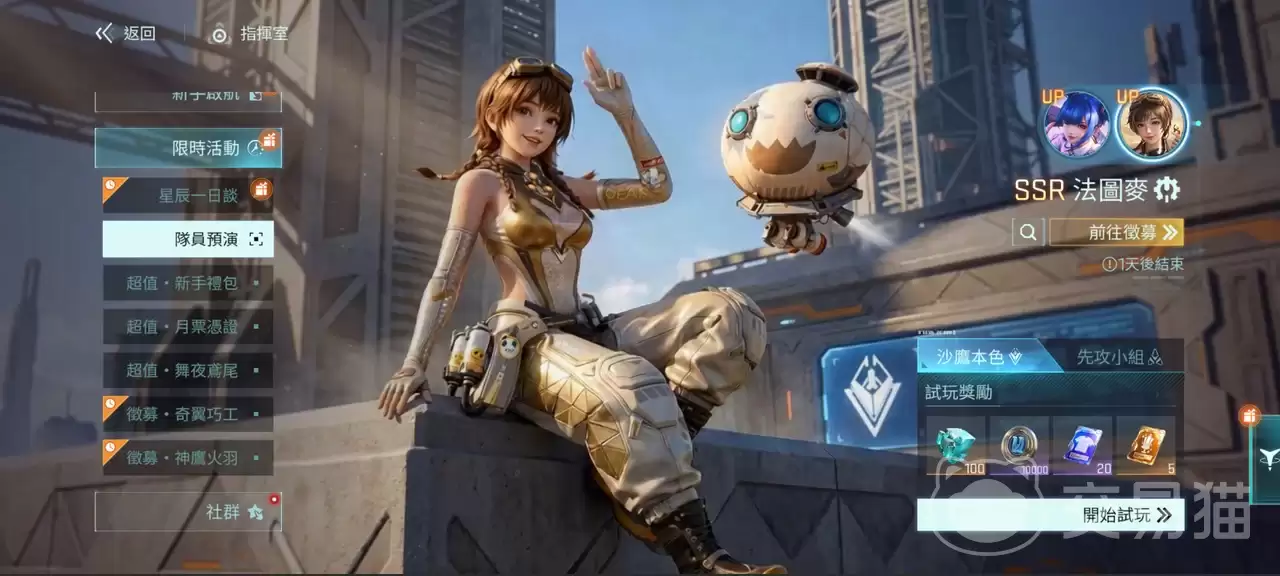Select 超值・月票憑證 entry
Image resolution: width=1280 pixels, height=576 pixels.
[x=188, y=327]
